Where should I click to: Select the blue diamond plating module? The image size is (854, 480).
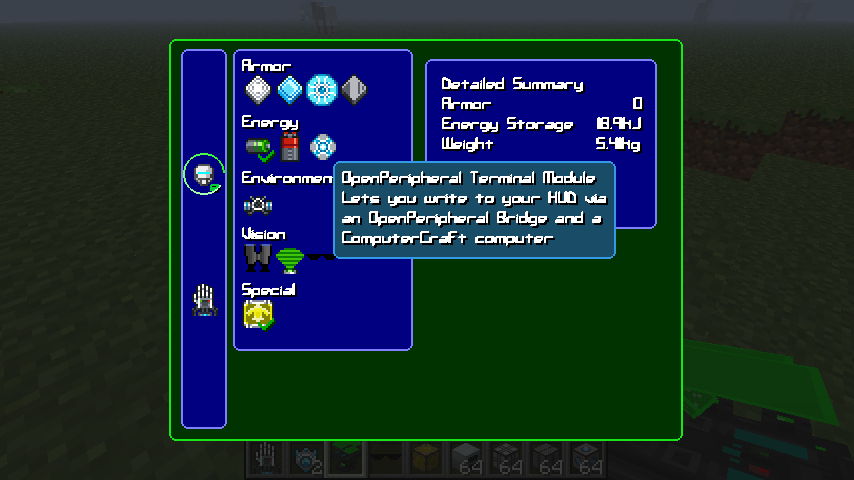coord(290,91)
